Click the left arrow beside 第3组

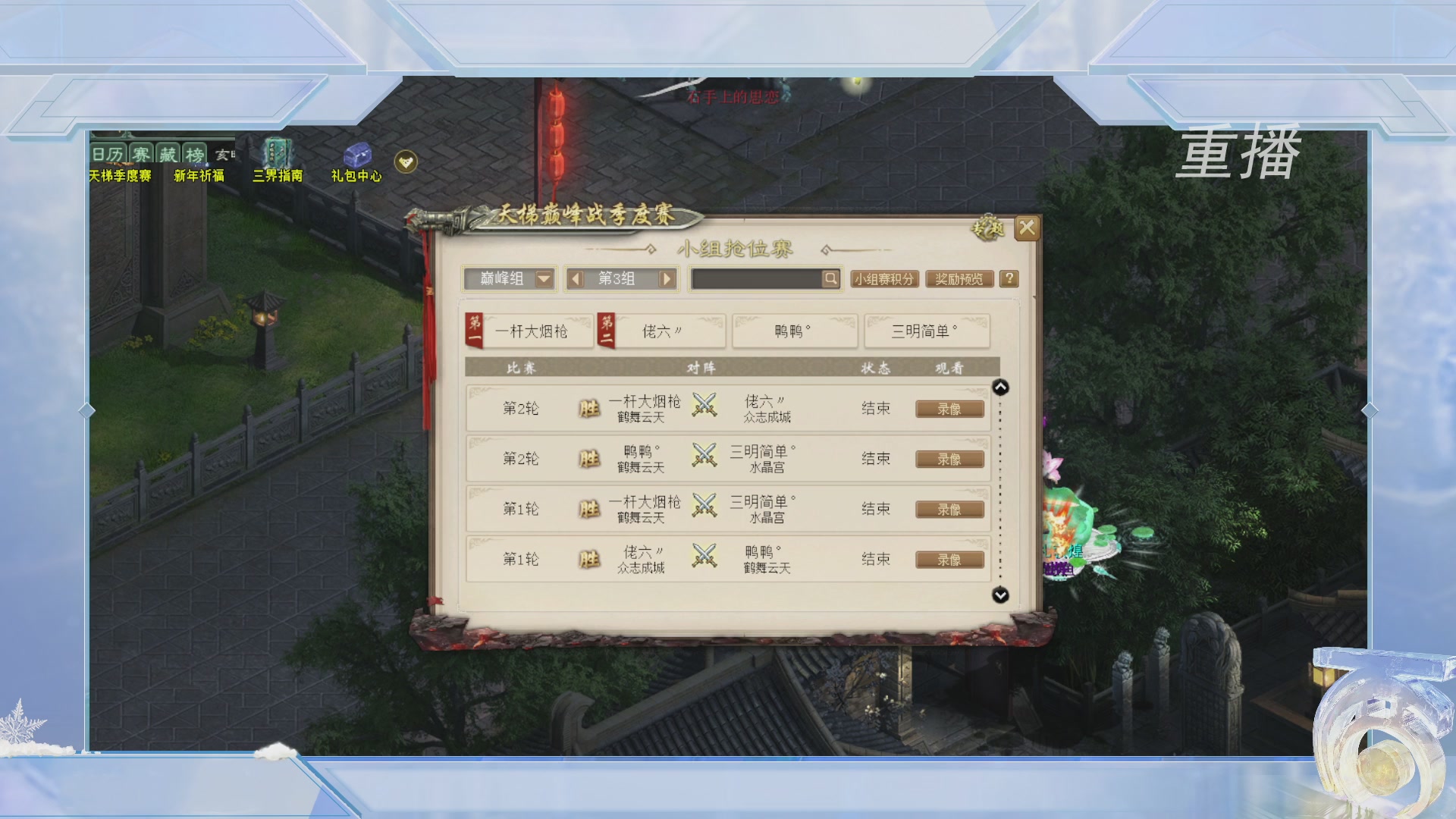578,279
